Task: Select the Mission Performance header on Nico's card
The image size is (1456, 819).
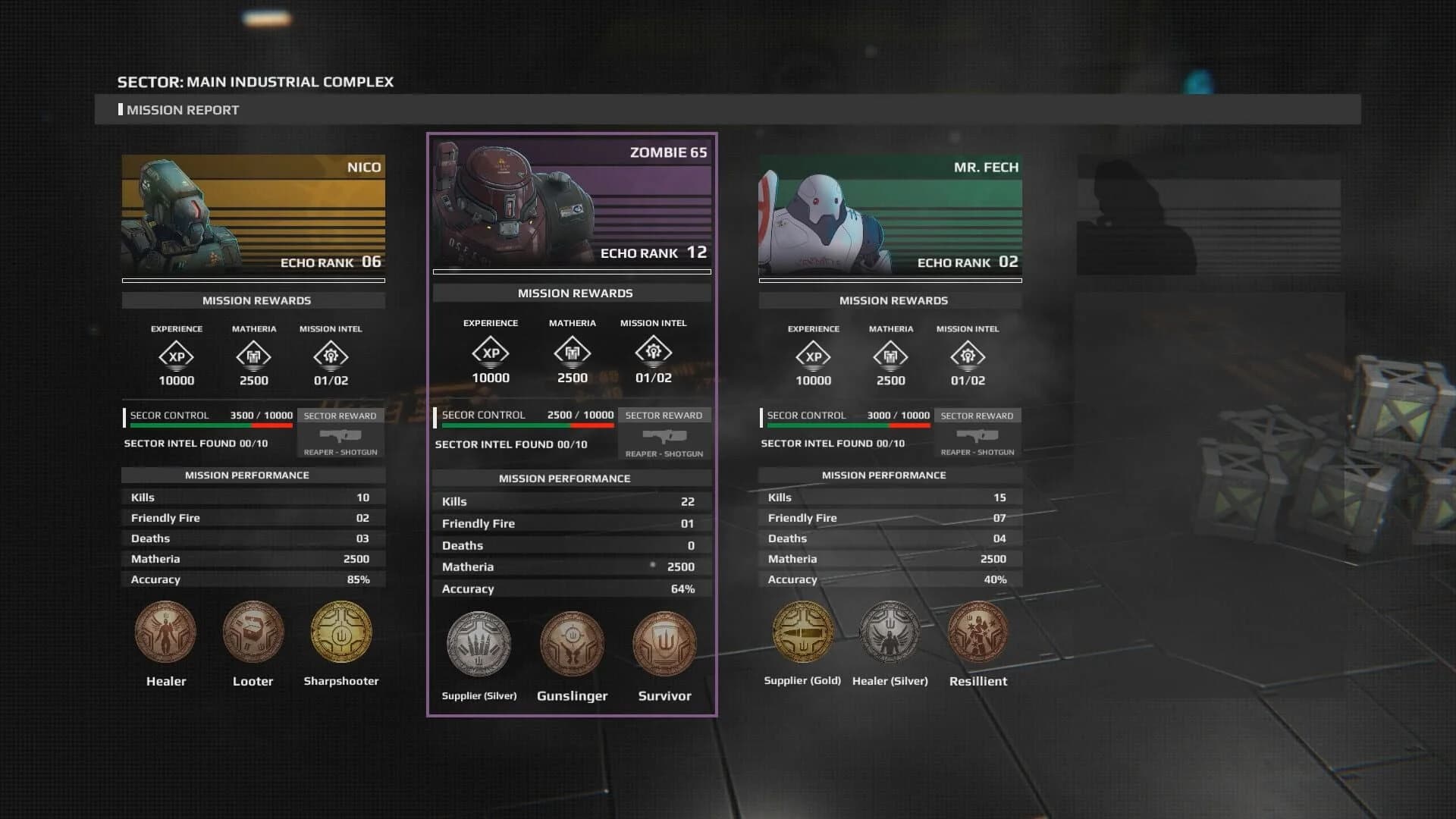Action: pos(253,475)
